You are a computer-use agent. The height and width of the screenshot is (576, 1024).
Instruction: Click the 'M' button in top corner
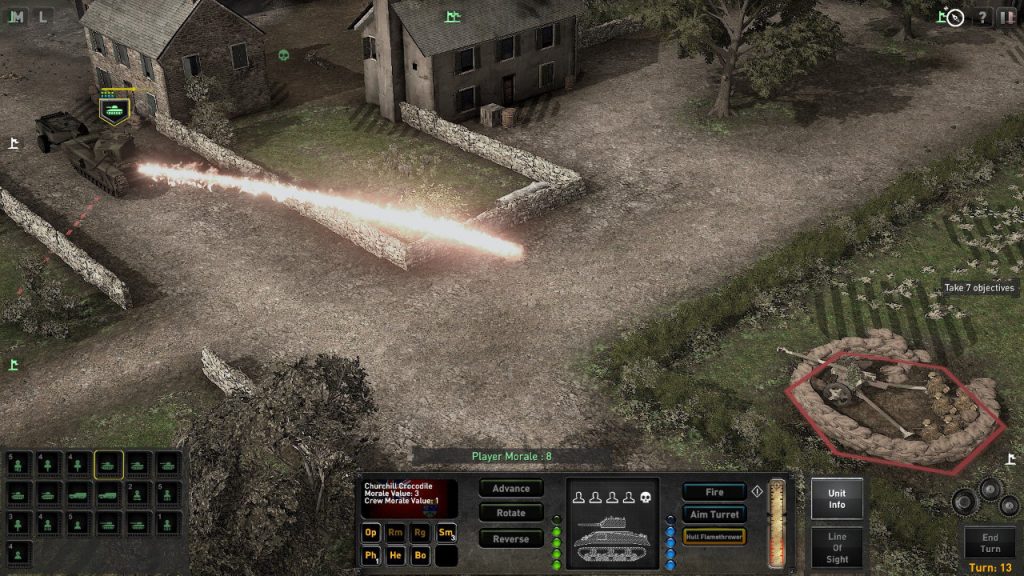pyautogui.click(x=18, y=15)
